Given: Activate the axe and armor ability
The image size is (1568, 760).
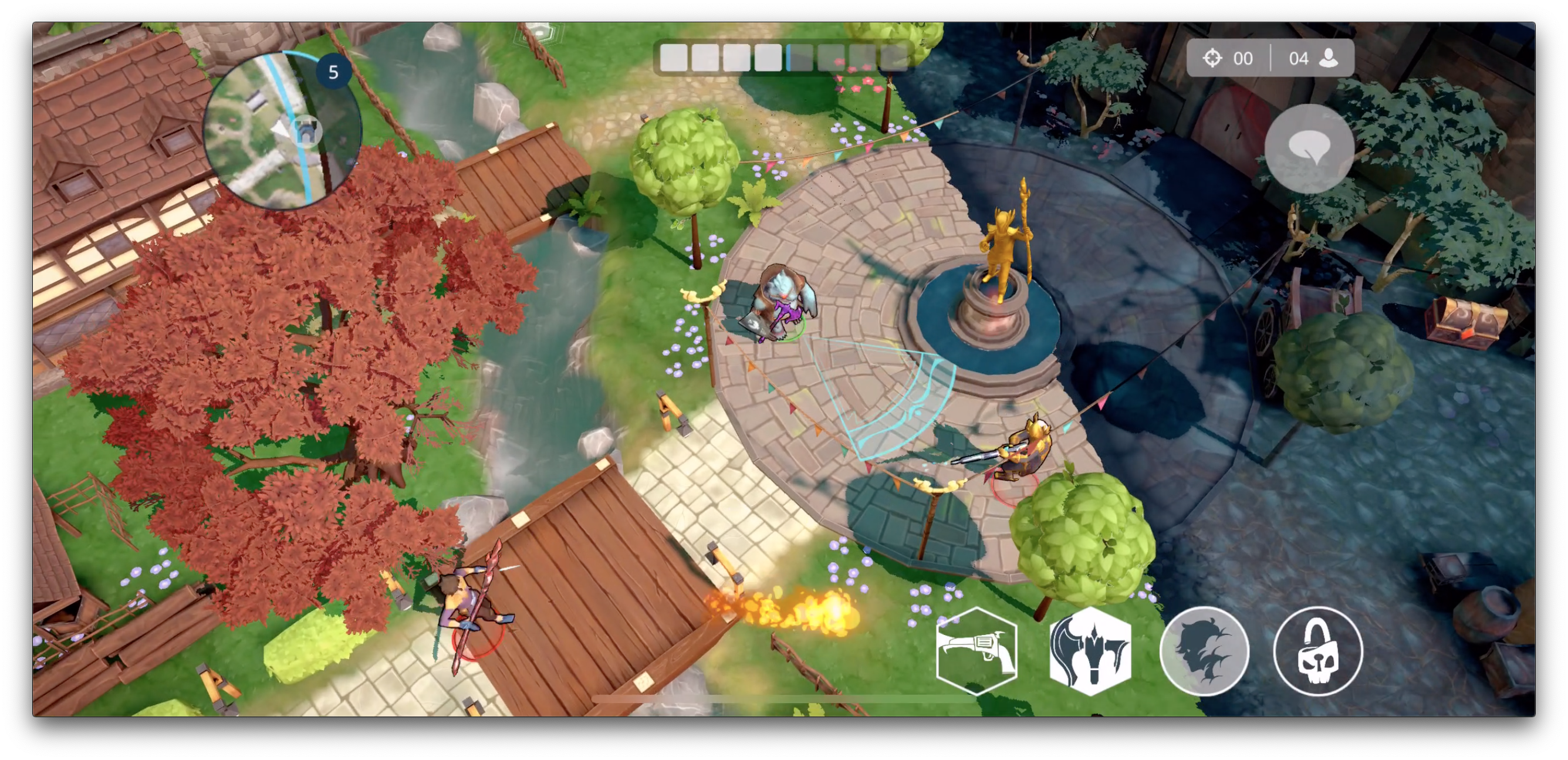Looking at the screenshot, I should click(x=1090, y=650).
